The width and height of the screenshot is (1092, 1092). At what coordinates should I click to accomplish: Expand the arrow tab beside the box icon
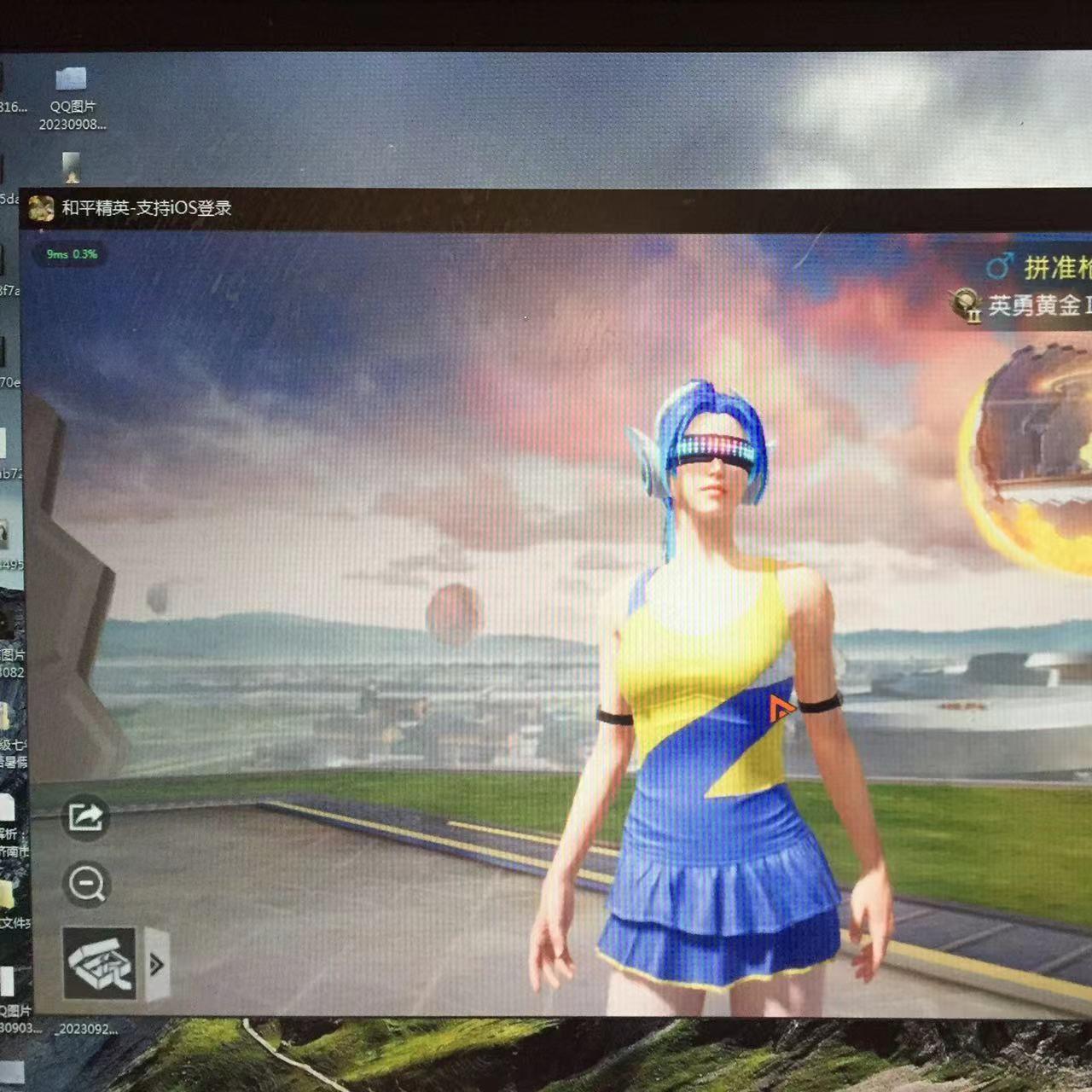tap(157, 964)
